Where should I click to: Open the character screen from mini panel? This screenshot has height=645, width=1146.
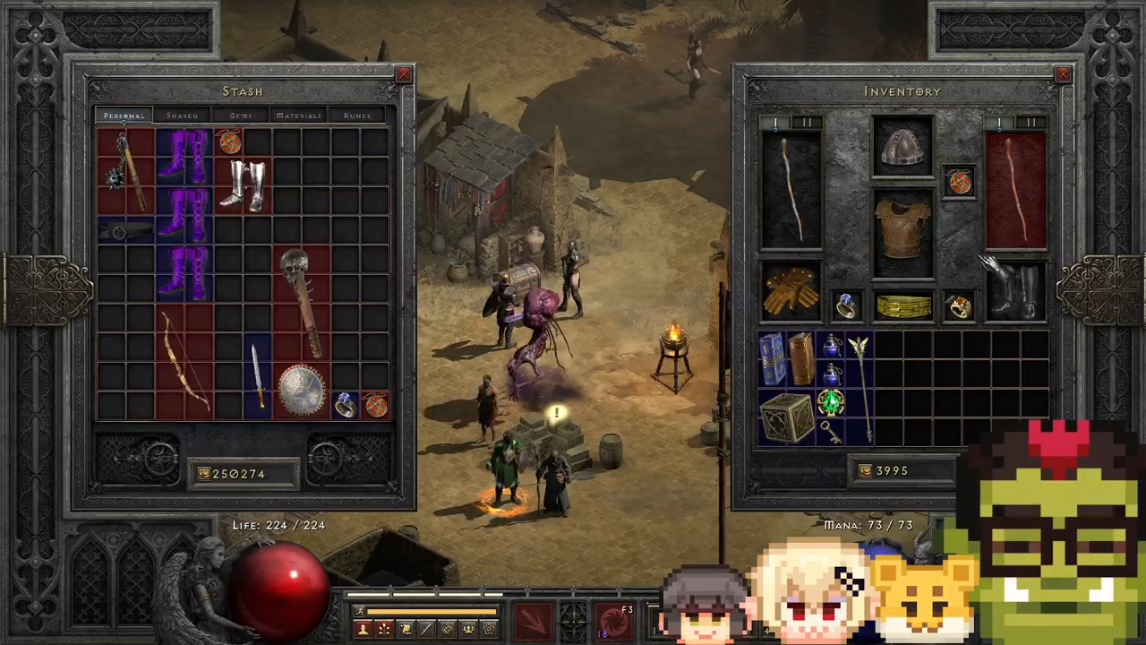click(x=363, y=629)
